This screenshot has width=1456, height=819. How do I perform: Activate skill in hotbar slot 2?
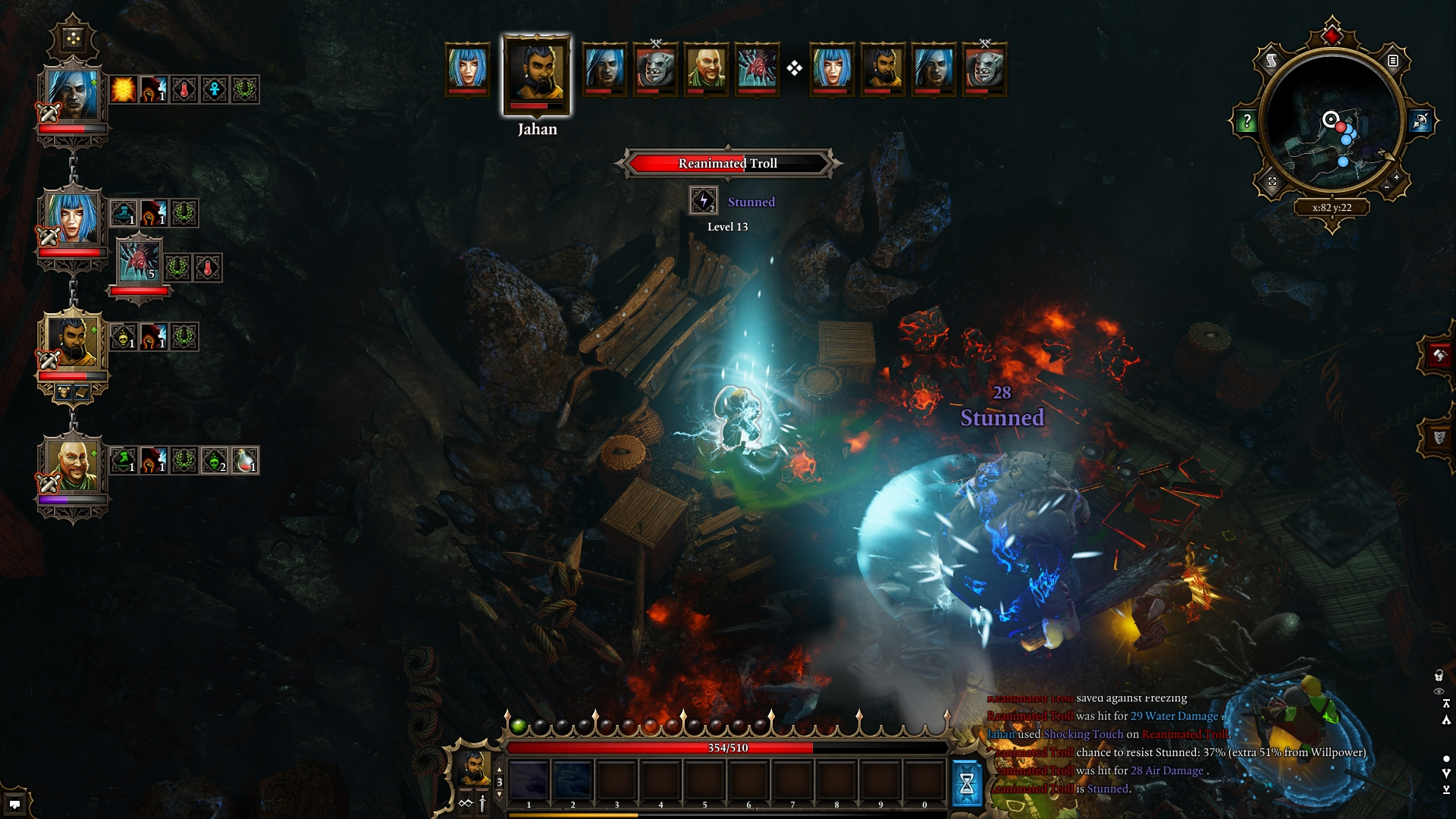pos(573,781)
